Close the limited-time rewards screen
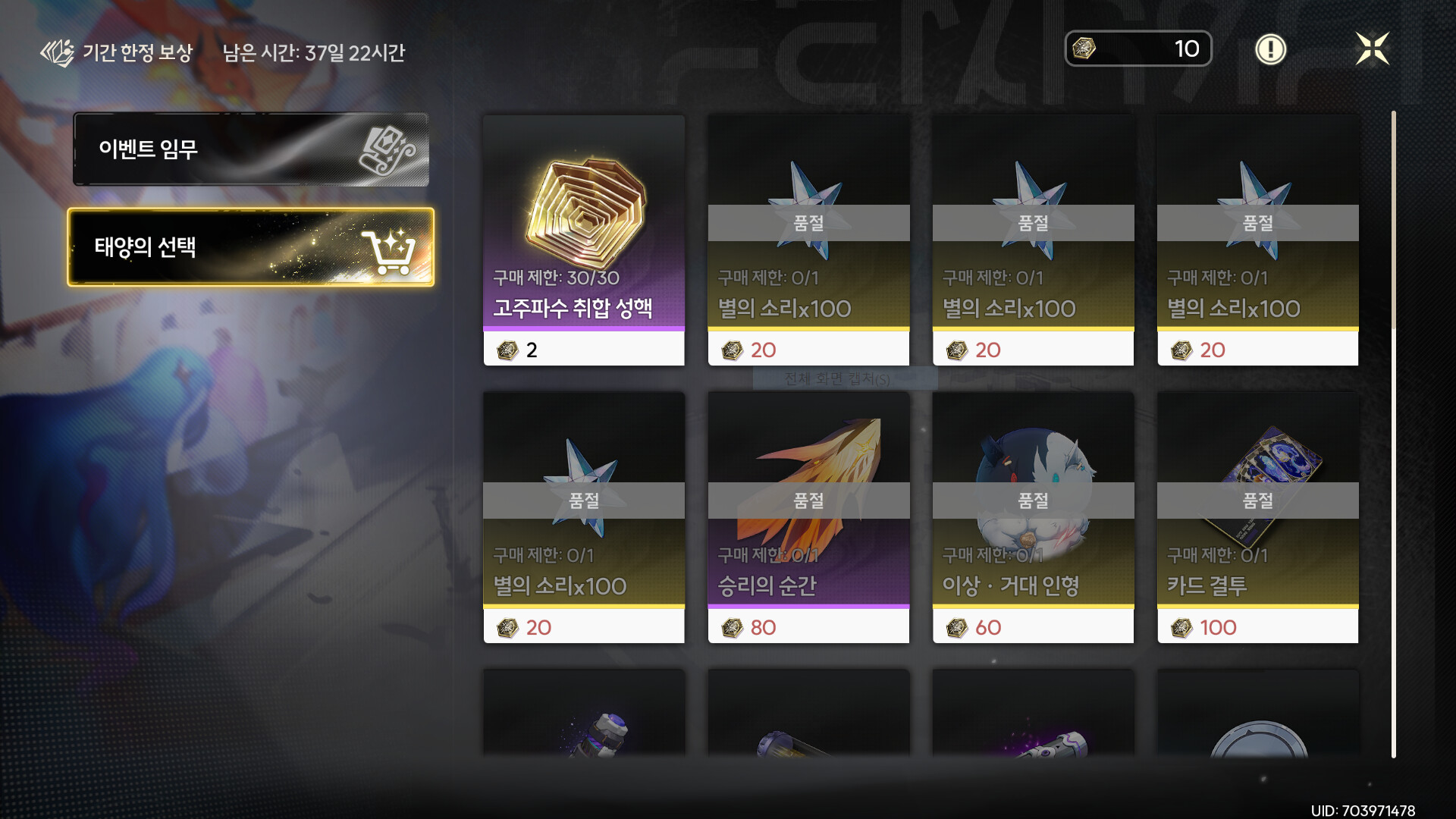Image resolution: width=1456 pixels, height=819 pixels. (x=1372, y=49)
